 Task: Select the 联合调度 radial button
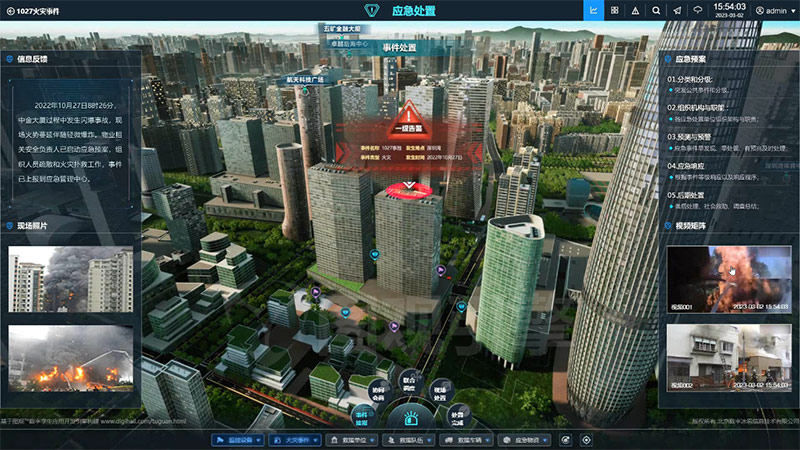[x=409, y=384]
